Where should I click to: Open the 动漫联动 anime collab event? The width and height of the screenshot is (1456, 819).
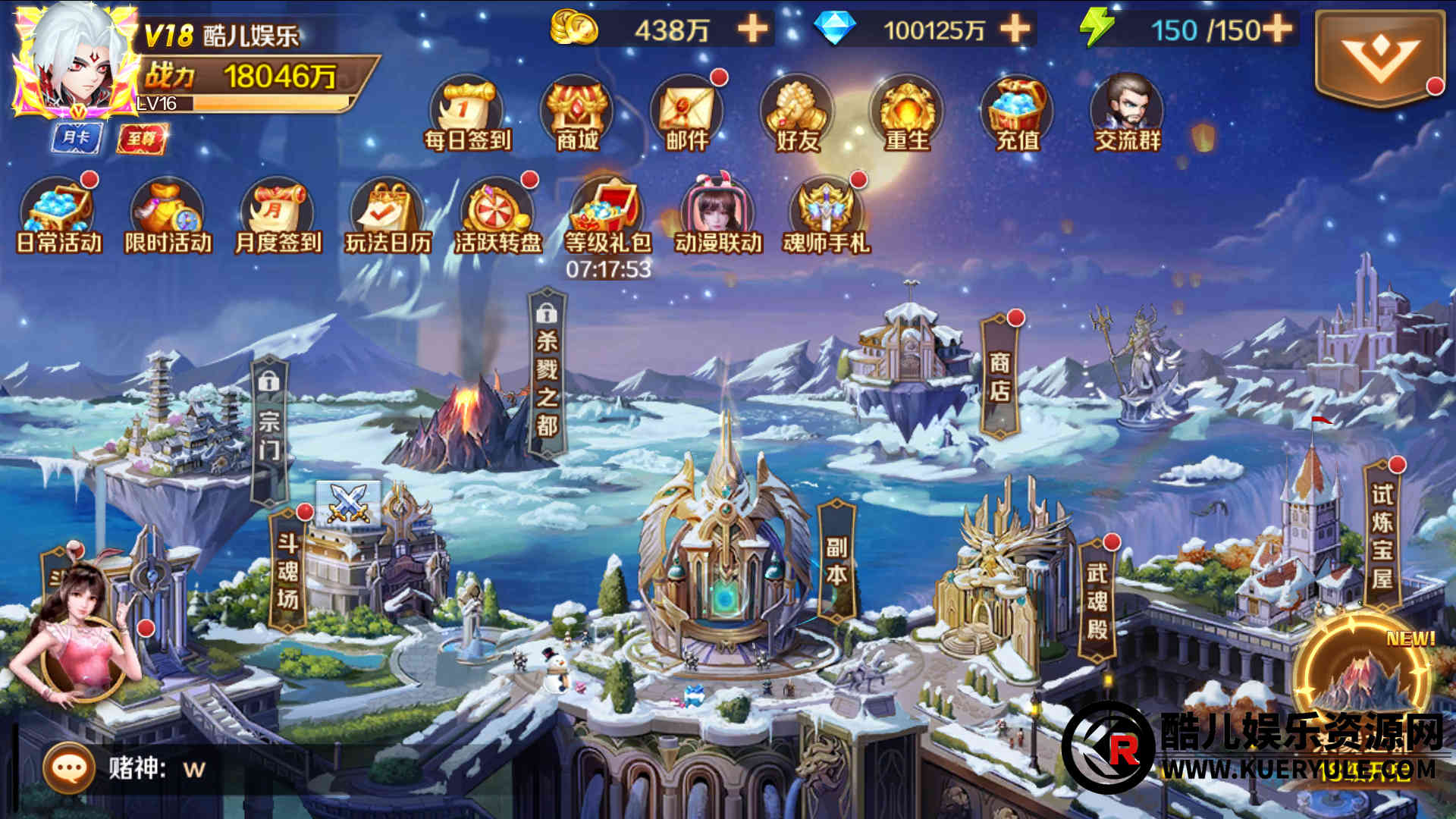tap(717, 215)
